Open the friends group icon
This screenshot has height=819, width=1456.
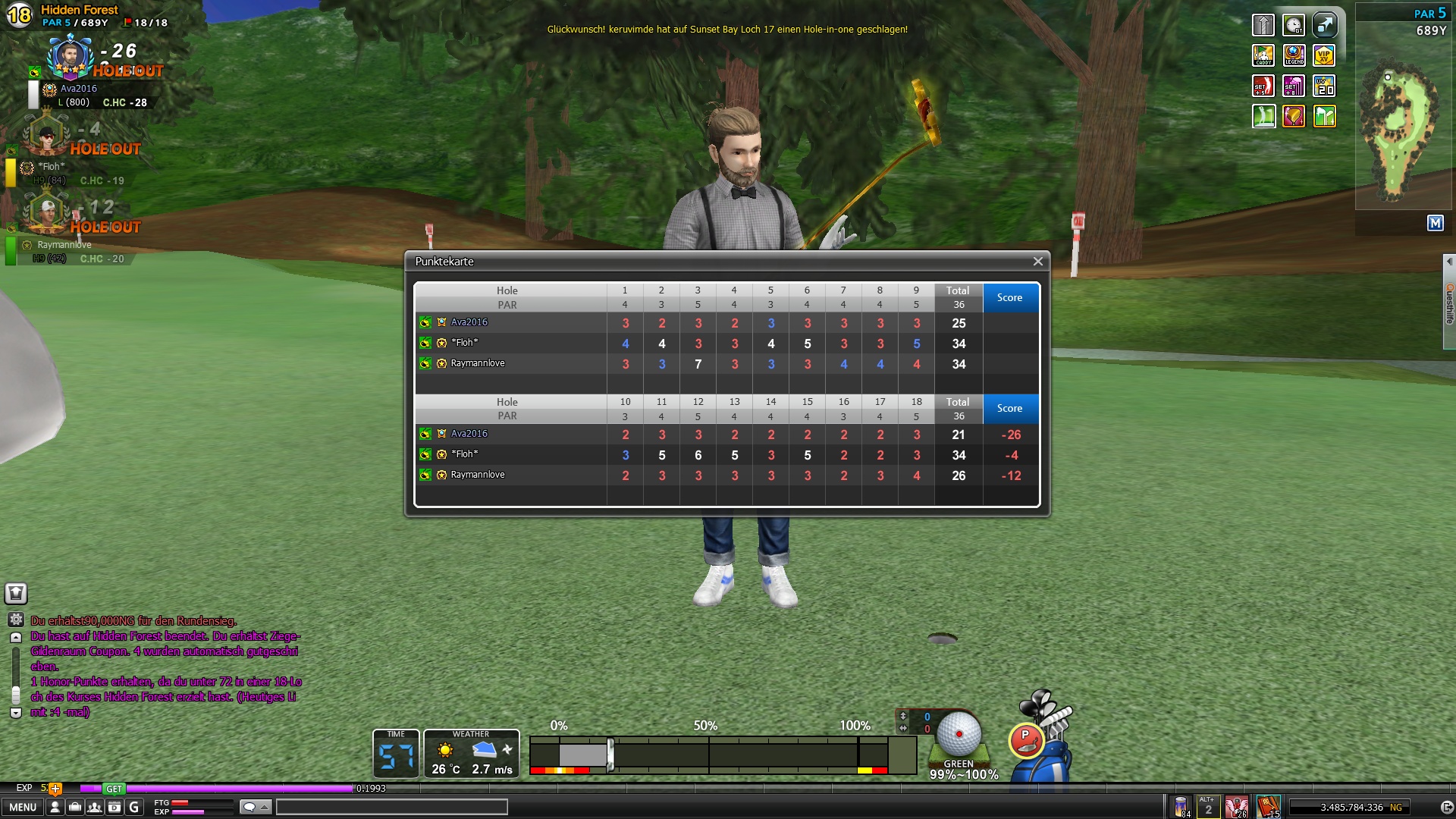click(94, 807)
